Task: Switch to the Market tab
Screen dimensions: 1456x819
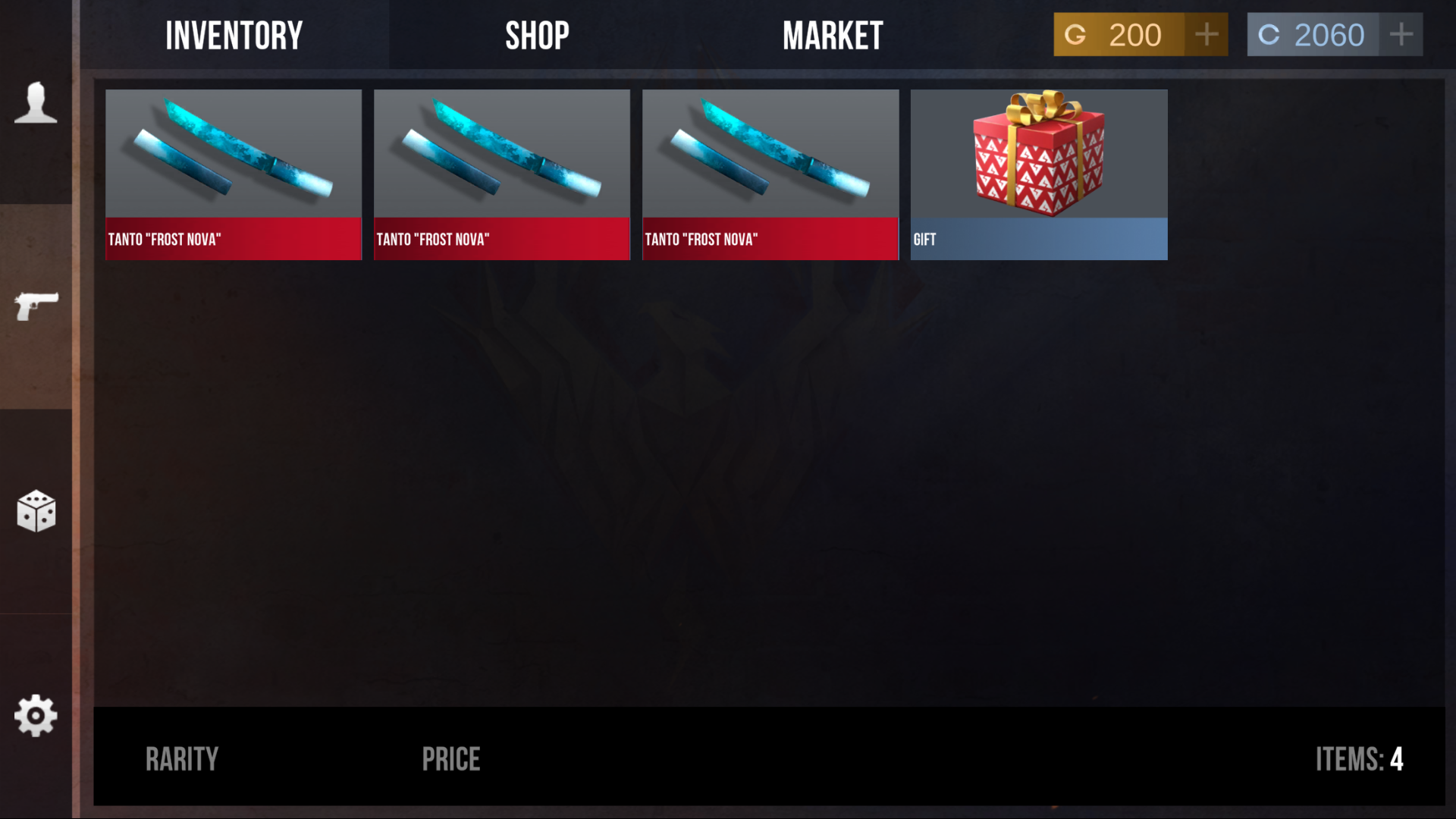Action: coord(833,34)
